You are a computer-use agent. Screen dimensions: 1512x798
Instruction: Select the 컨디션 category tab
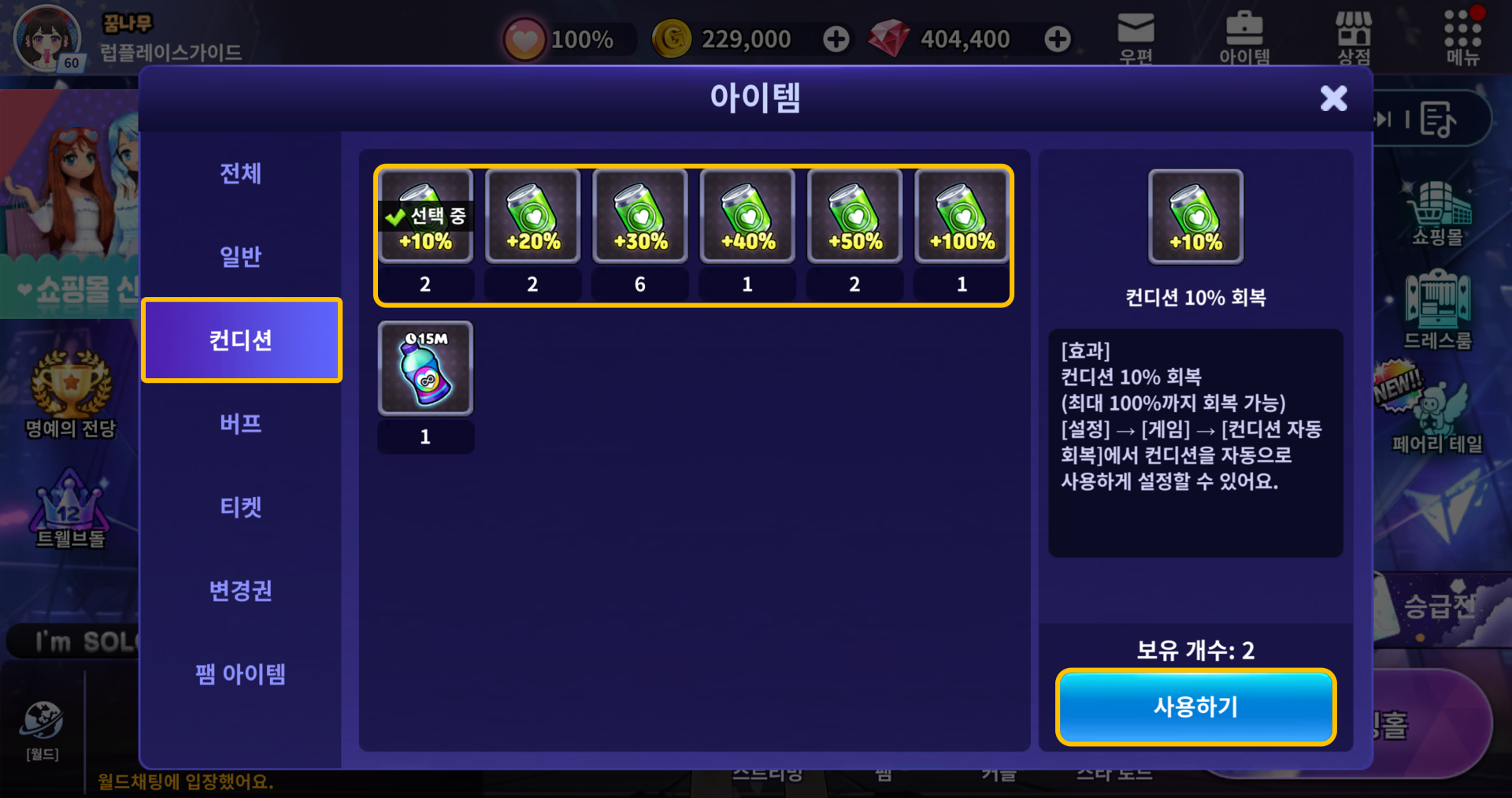pos(241,340)
